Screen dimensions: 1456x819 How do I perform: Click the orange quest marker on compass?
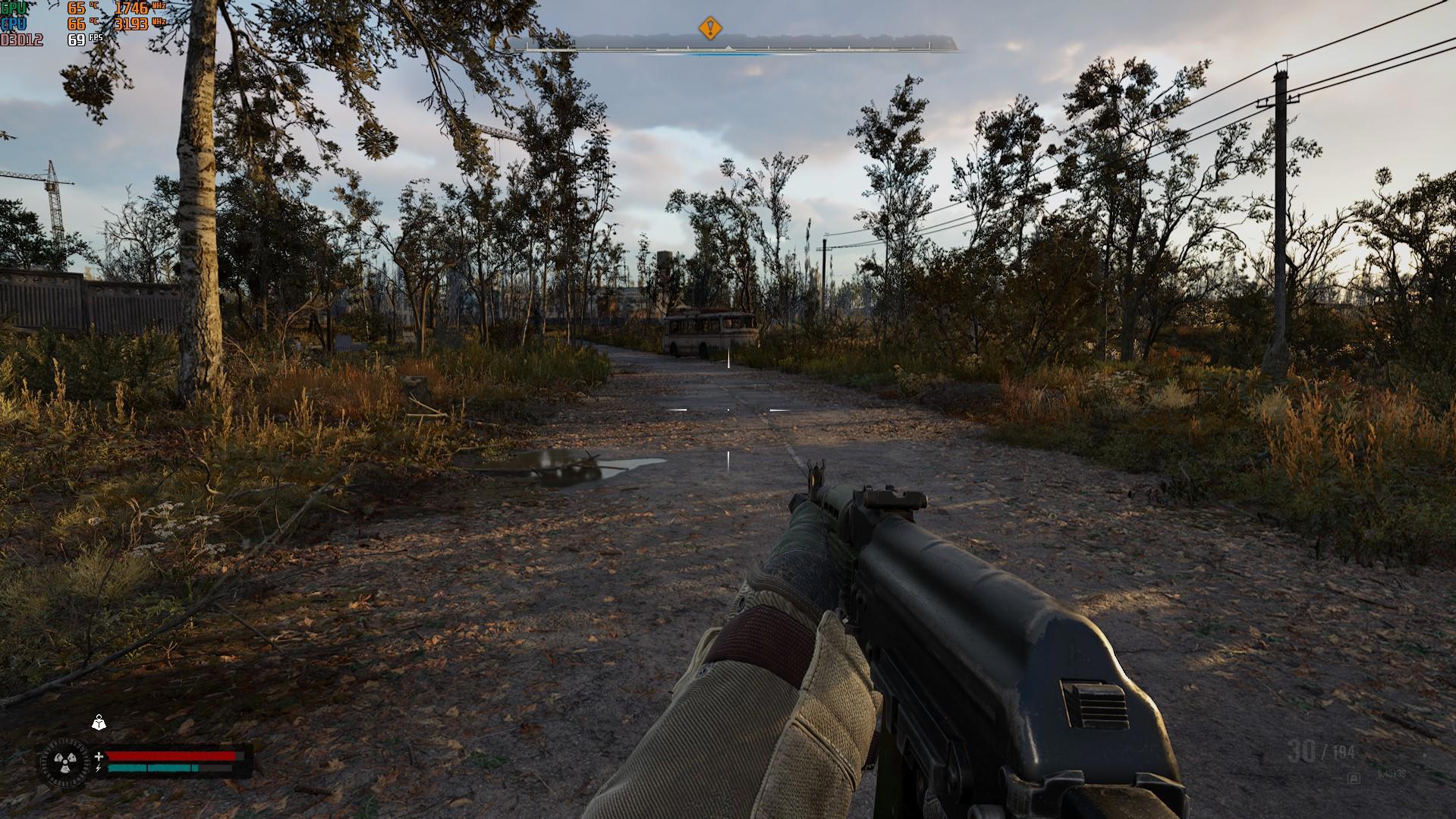pyautogui.click(x=709, y=29)
